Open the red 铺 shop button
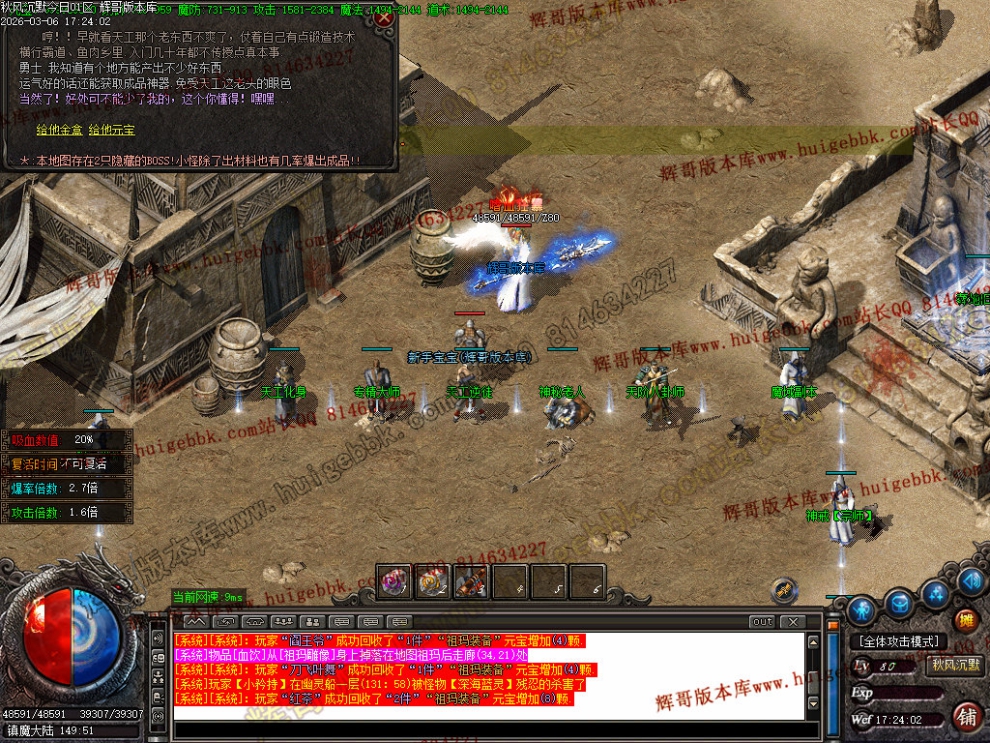 pyautogui.click(x=967, y=716)
